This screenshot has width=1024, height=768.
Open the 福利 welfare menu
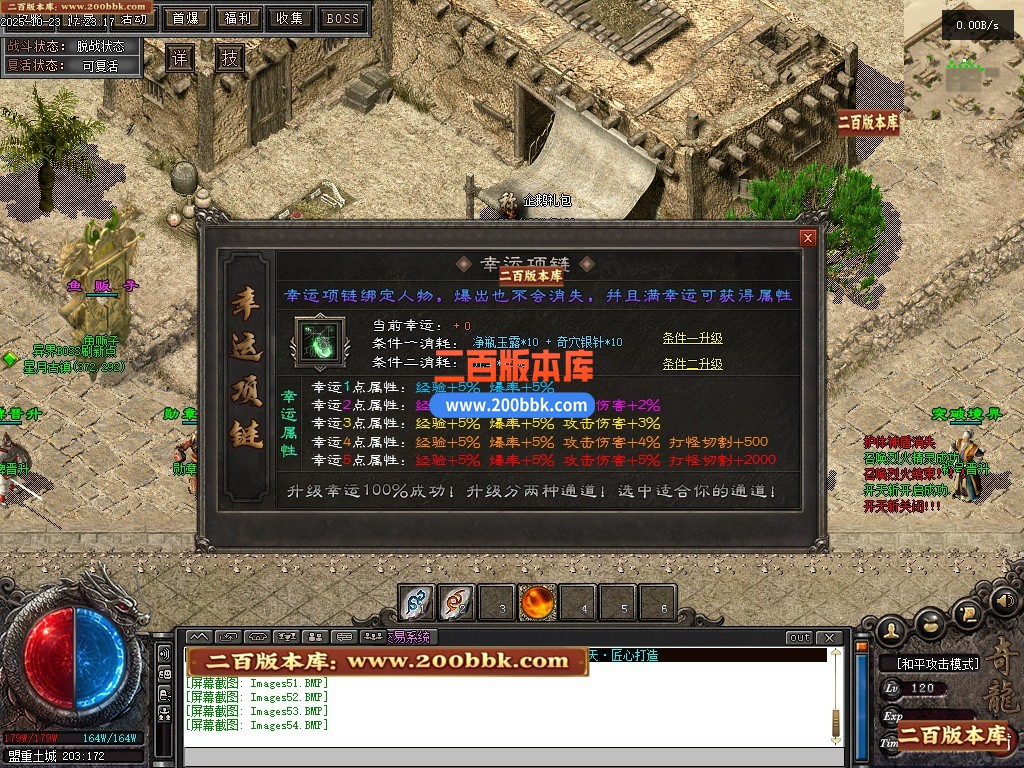click(x=238, y=18)
